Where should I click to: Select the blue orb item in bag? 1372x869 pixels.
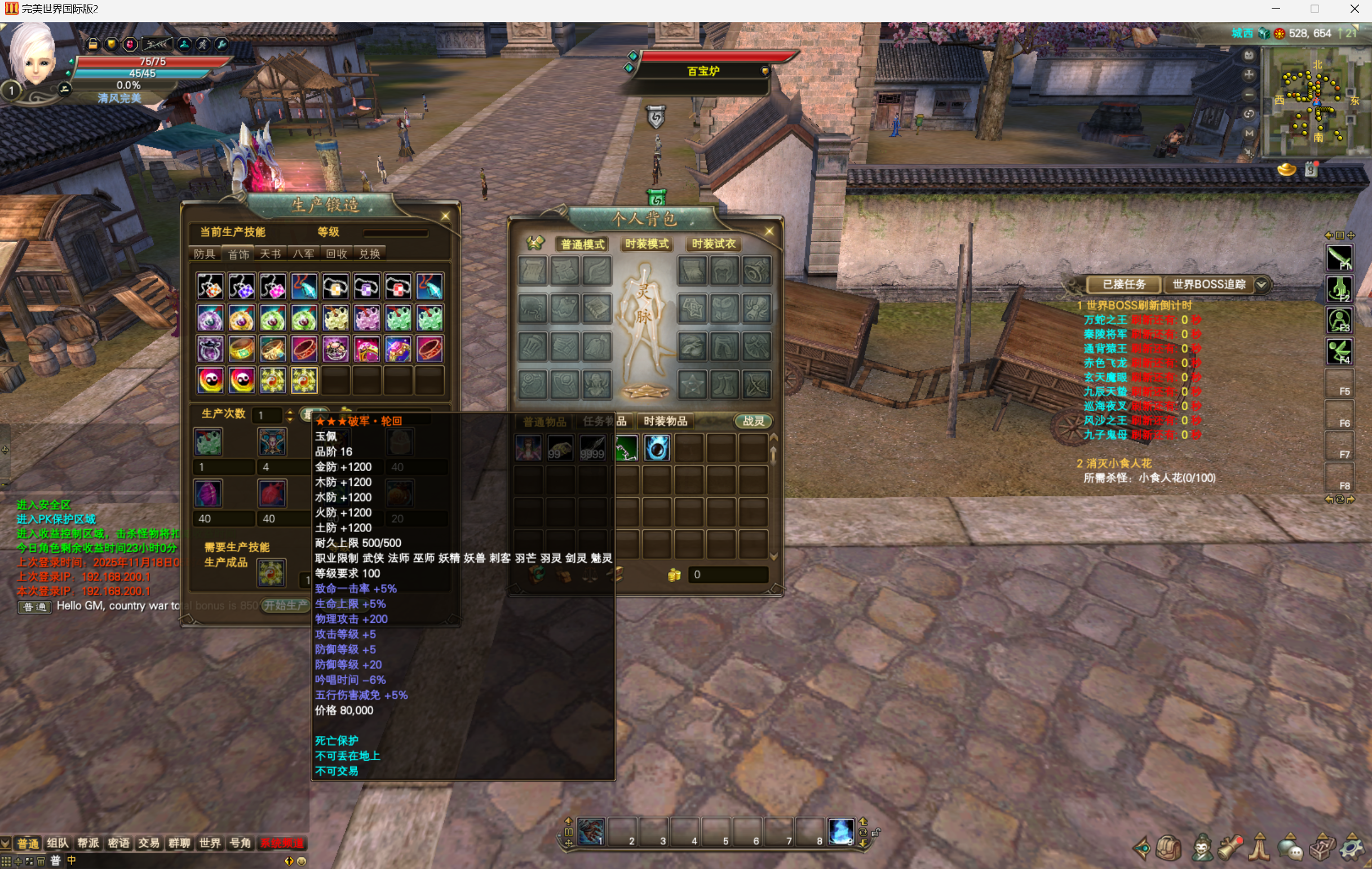[x=657, y=448]
